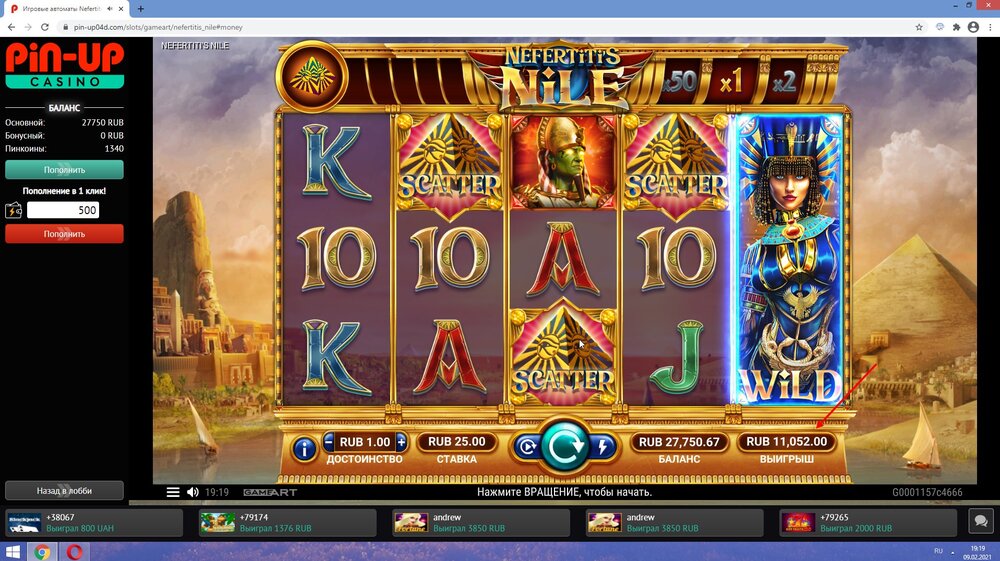Open the slot info button

(305, 449)
